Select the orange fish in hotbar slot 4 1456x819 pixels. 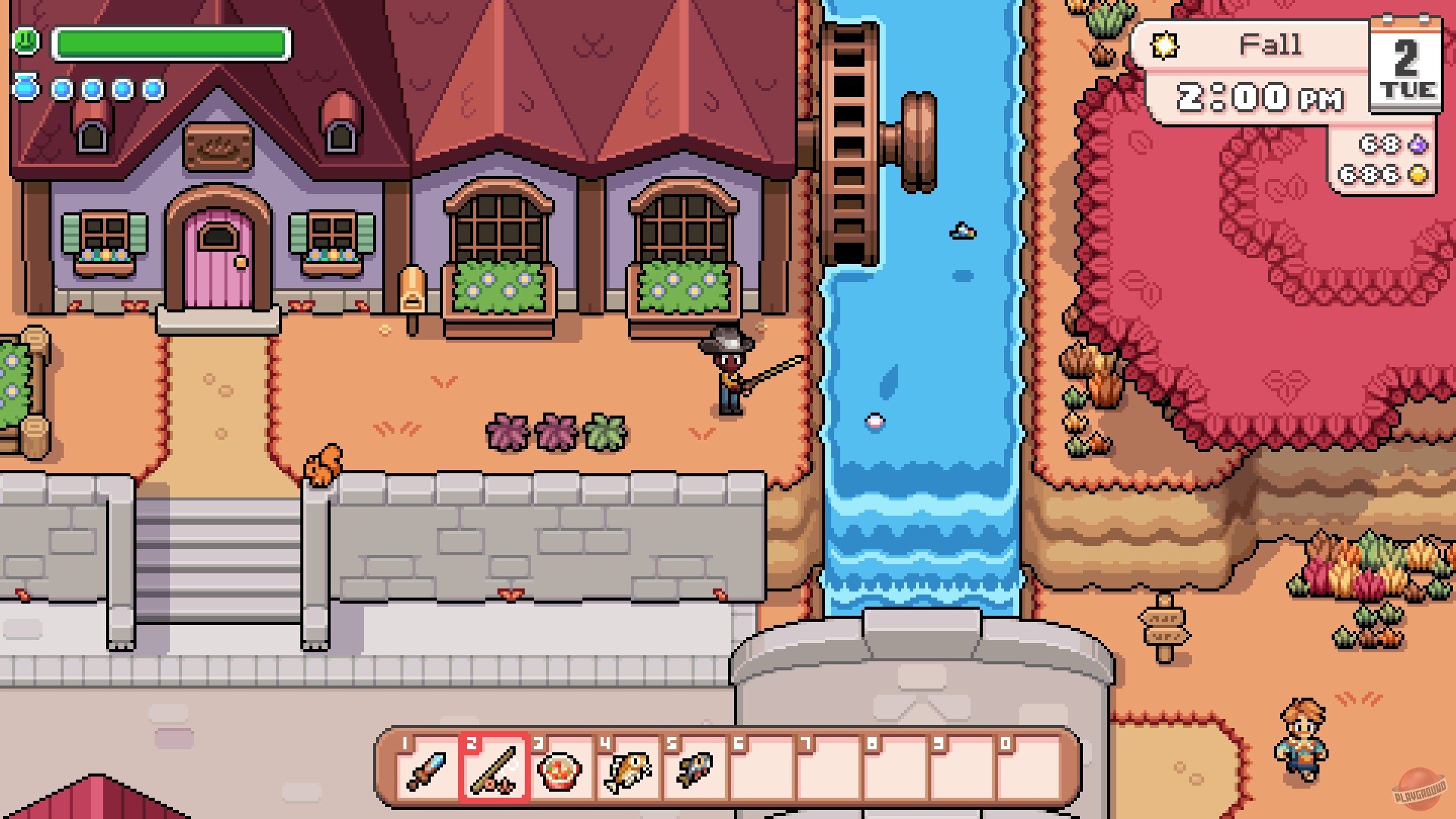click(x=626, y=771)
